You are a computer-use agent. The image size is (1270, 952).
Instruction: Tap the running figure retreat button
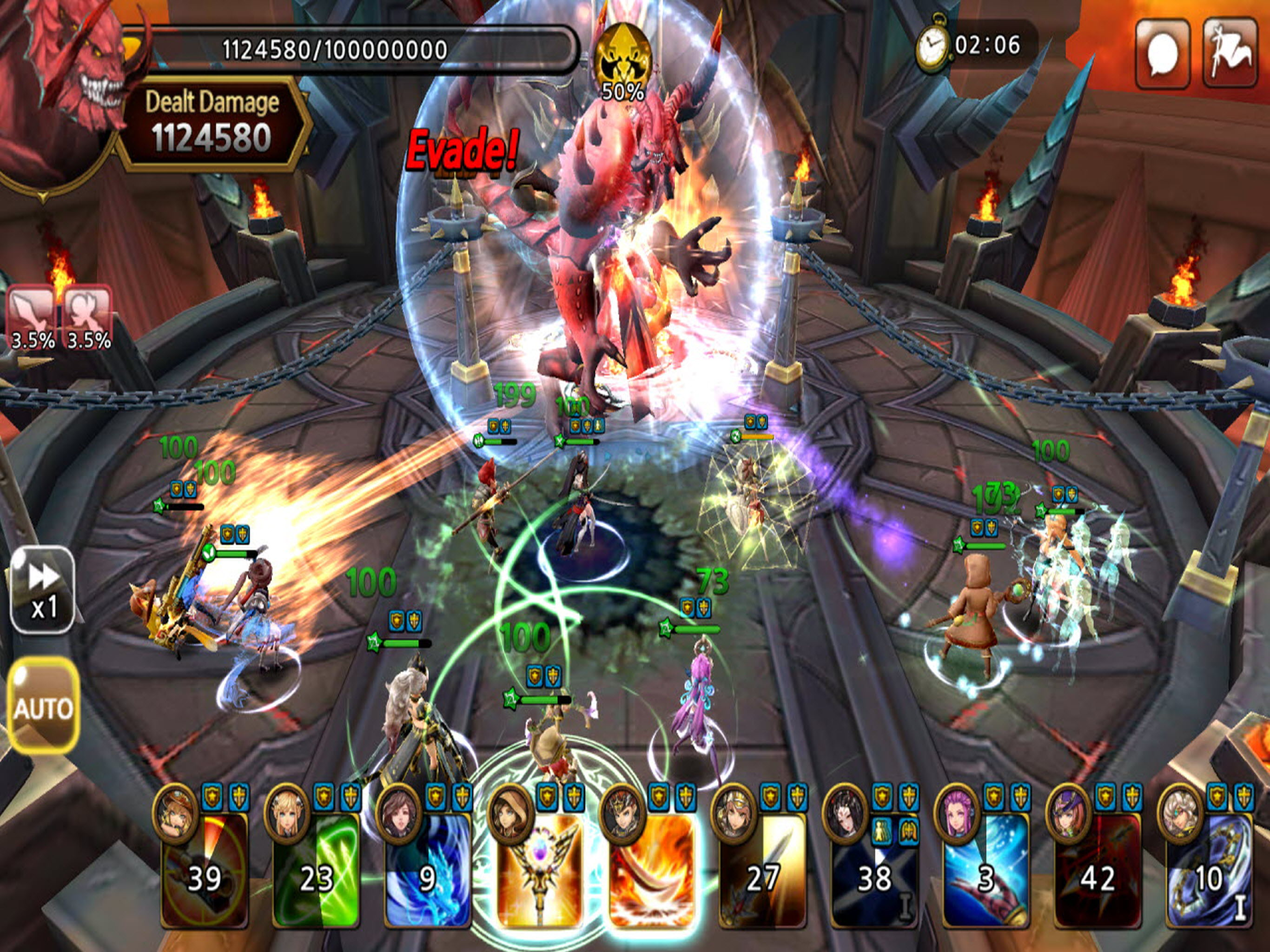1230,53
